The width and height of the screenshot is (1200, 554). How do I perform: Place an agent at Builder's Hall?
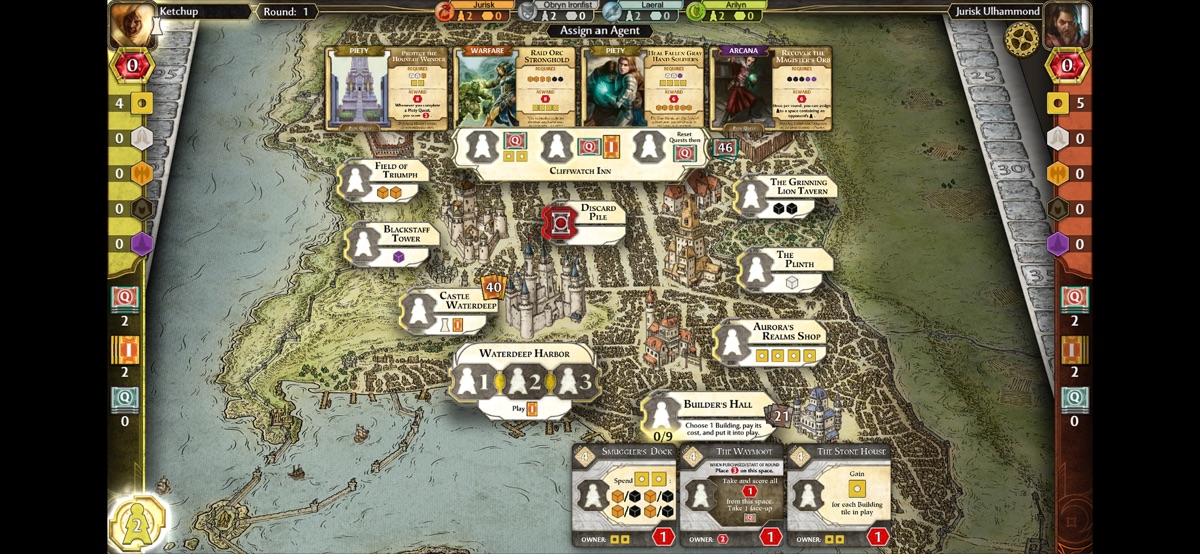coord(661,414)
